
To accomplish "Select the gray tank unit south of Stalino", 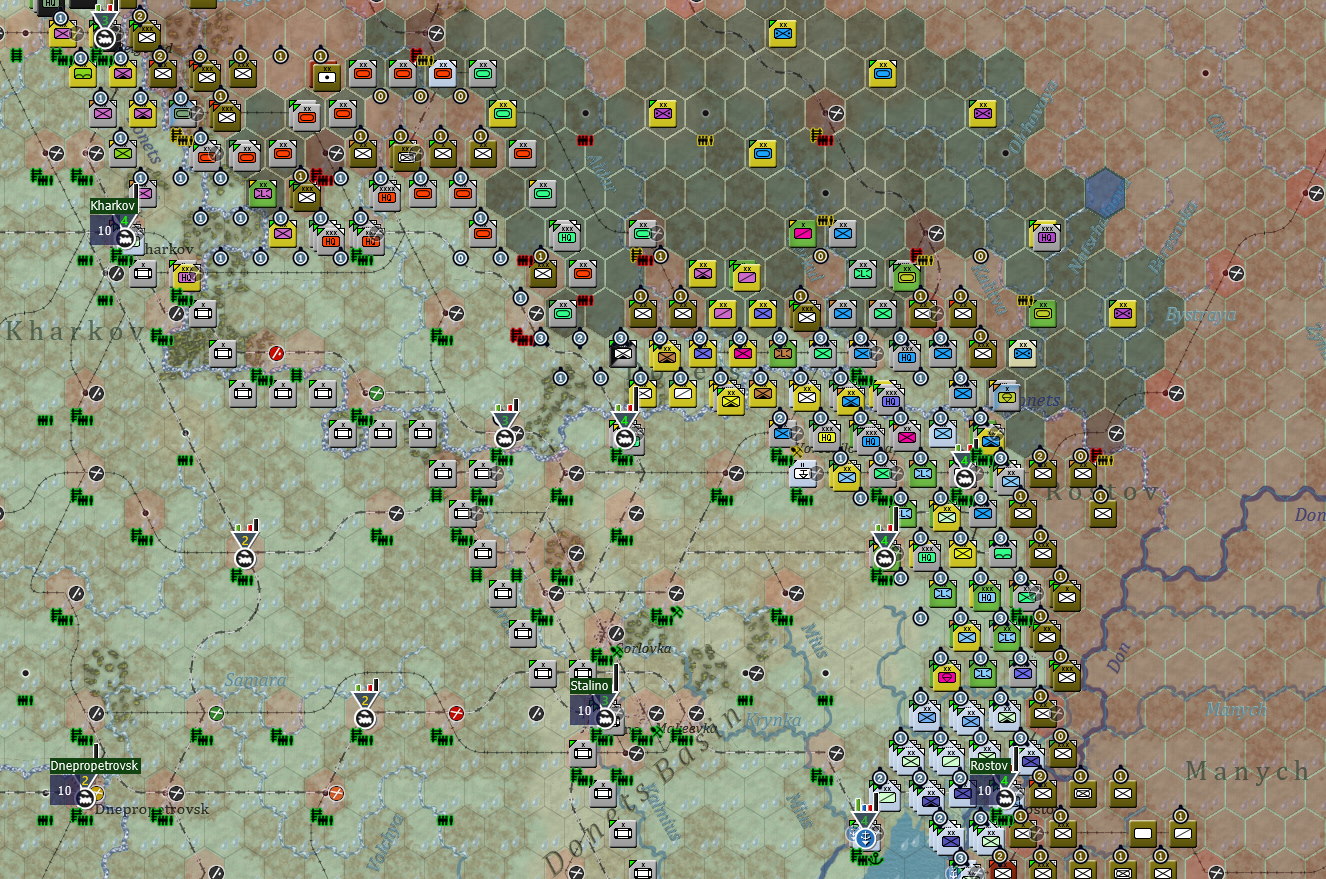I will 582,751.
